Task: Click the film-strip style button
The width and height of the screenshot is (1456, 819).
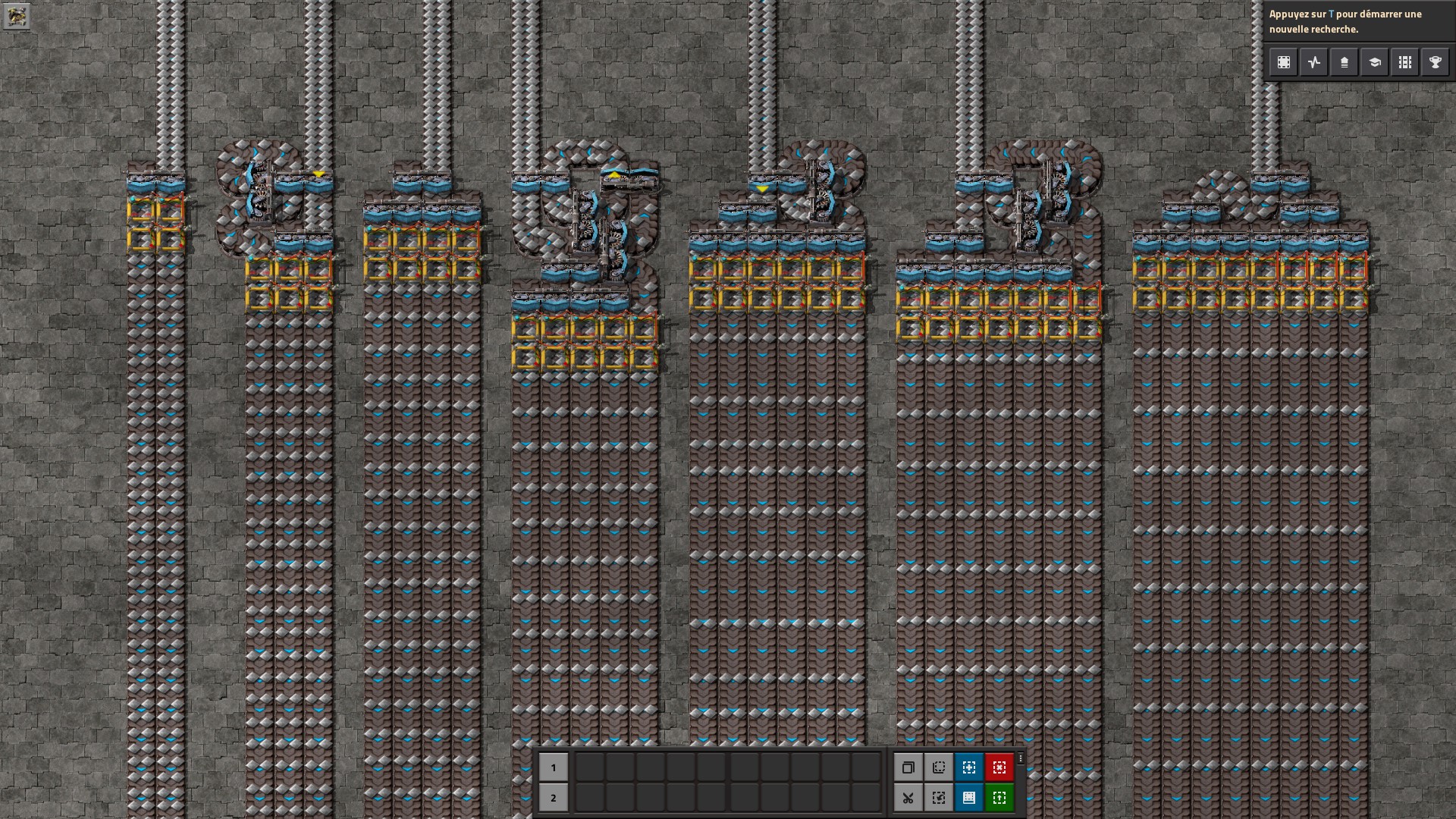Action: [1405, 62]
